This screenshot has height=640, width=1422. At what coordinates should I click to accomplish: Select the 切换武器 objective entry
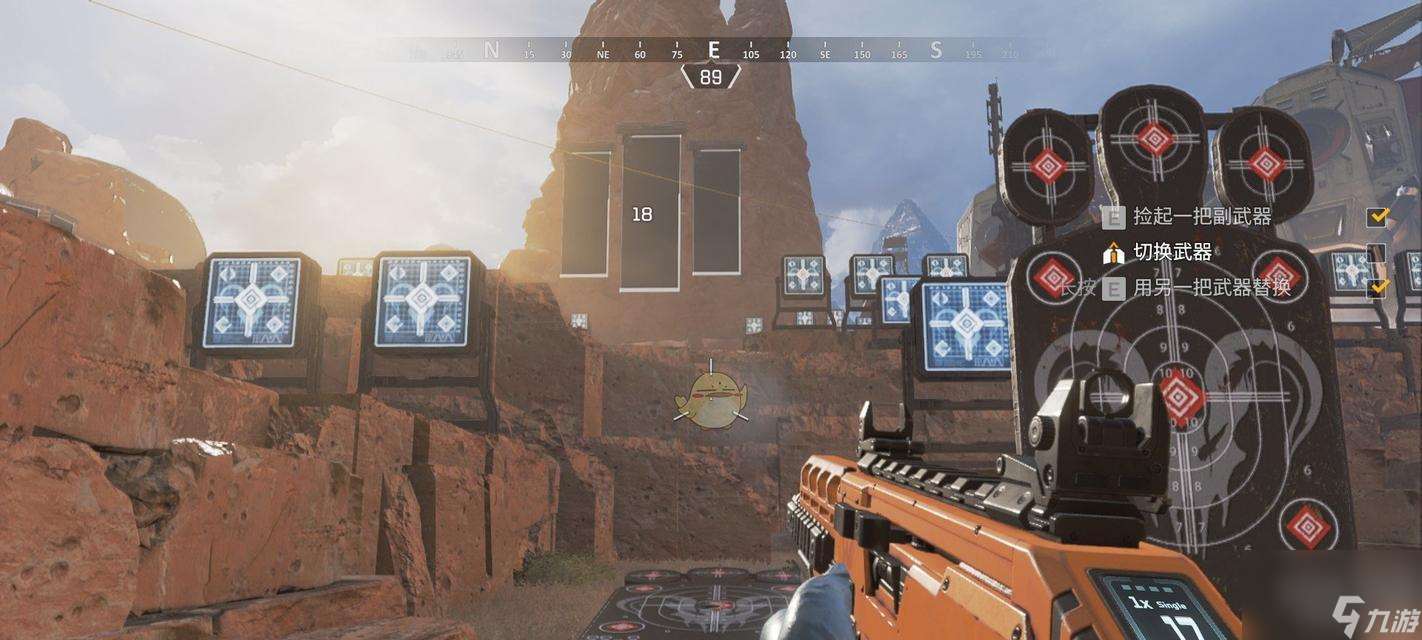[1172, 252]
